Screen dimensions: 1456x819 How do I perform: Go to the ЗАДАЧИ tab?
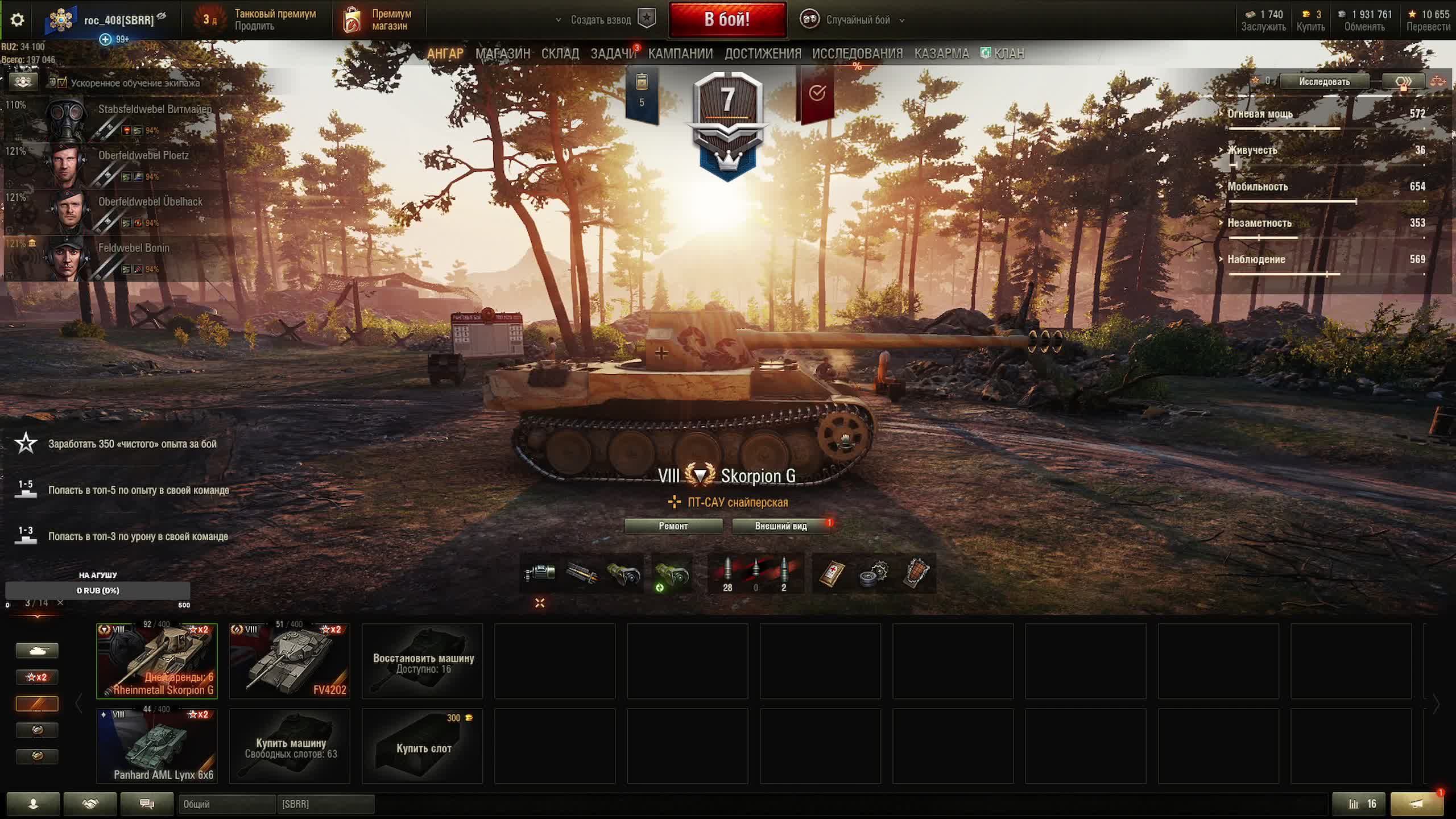[x=613, y=53]
